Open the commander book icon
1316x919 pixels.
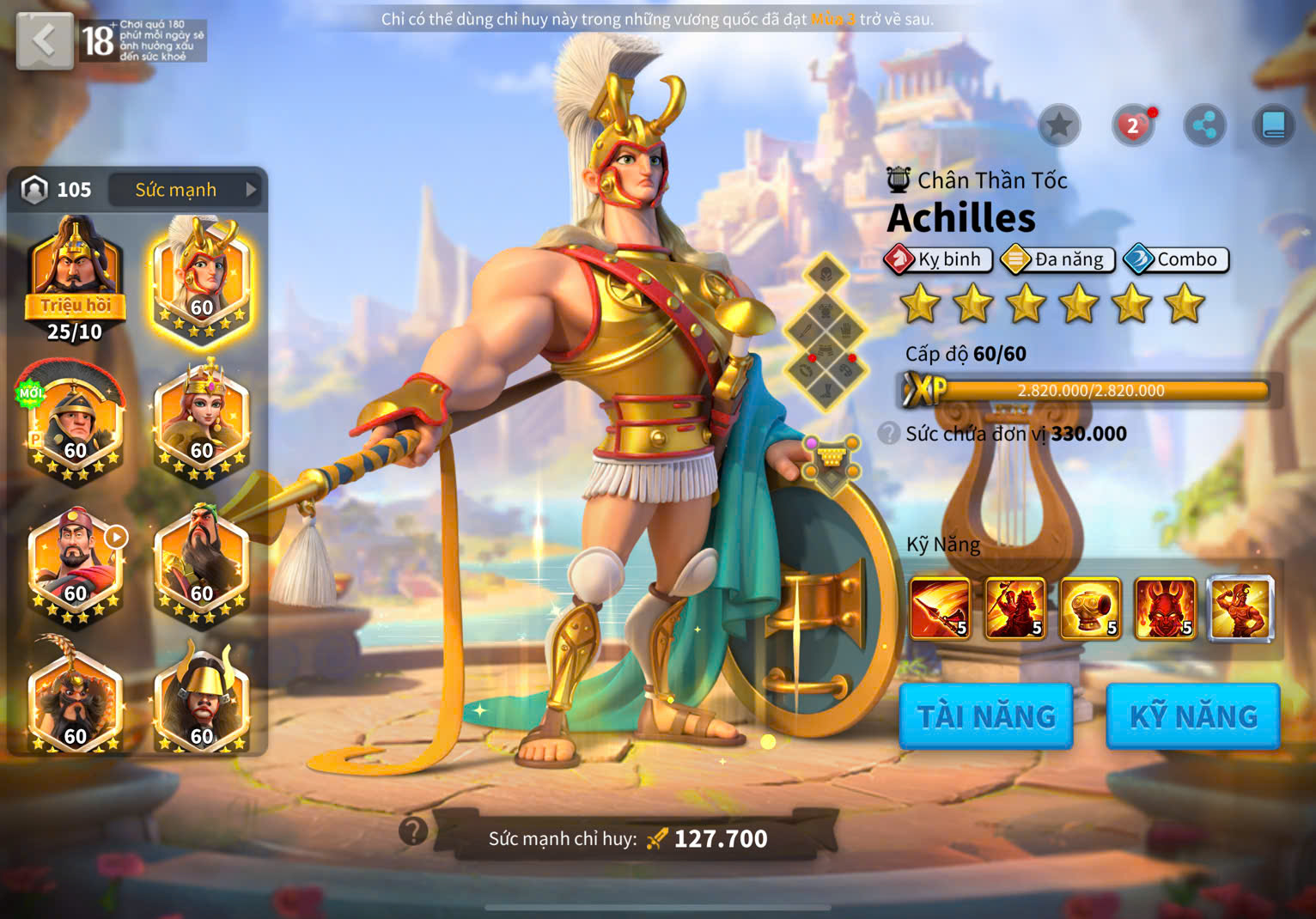(x=1273, y=126)
